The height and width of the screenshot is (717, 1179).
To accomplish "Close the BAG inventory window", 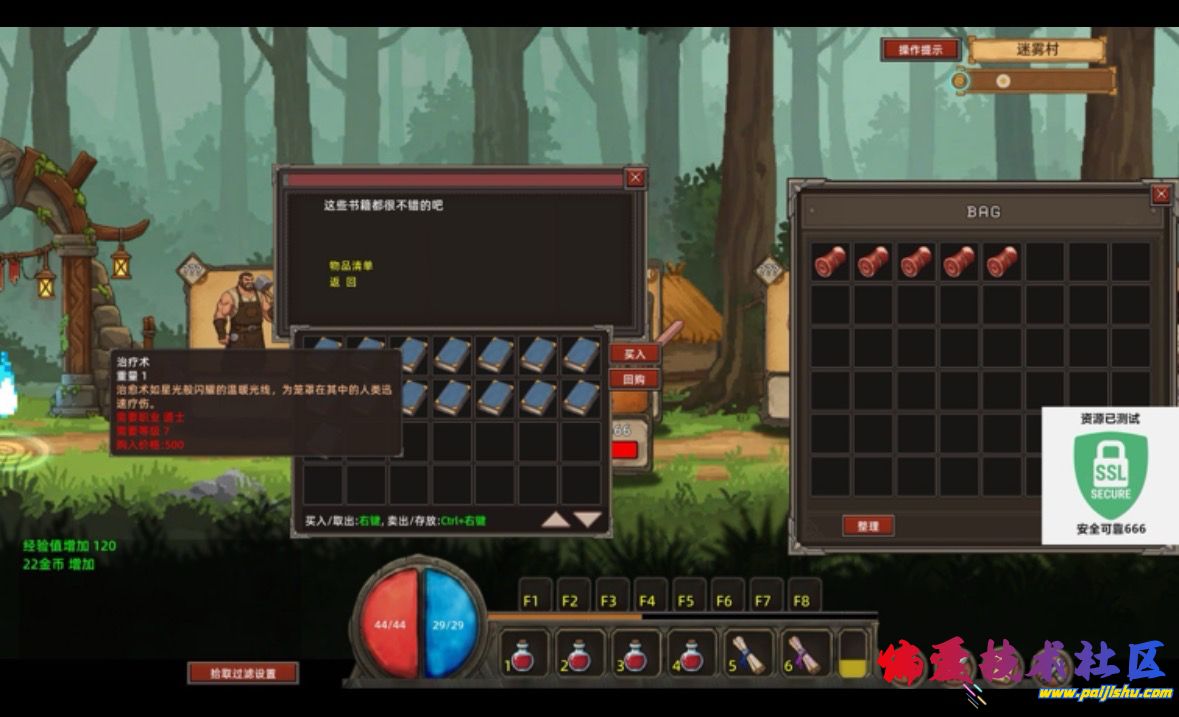I will tap(1160, 194).
